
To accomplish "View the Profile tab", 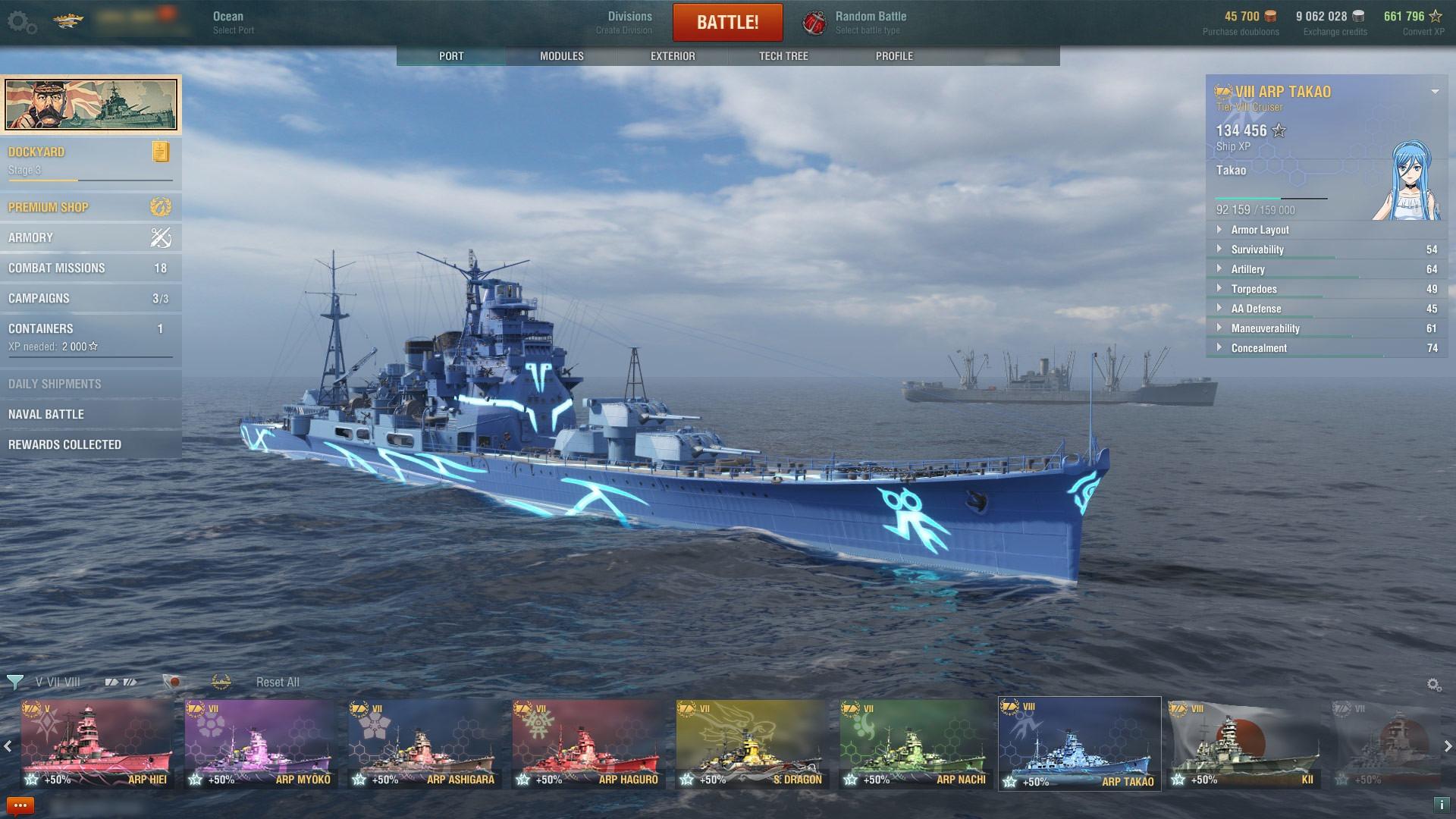I will coord(894,56).
